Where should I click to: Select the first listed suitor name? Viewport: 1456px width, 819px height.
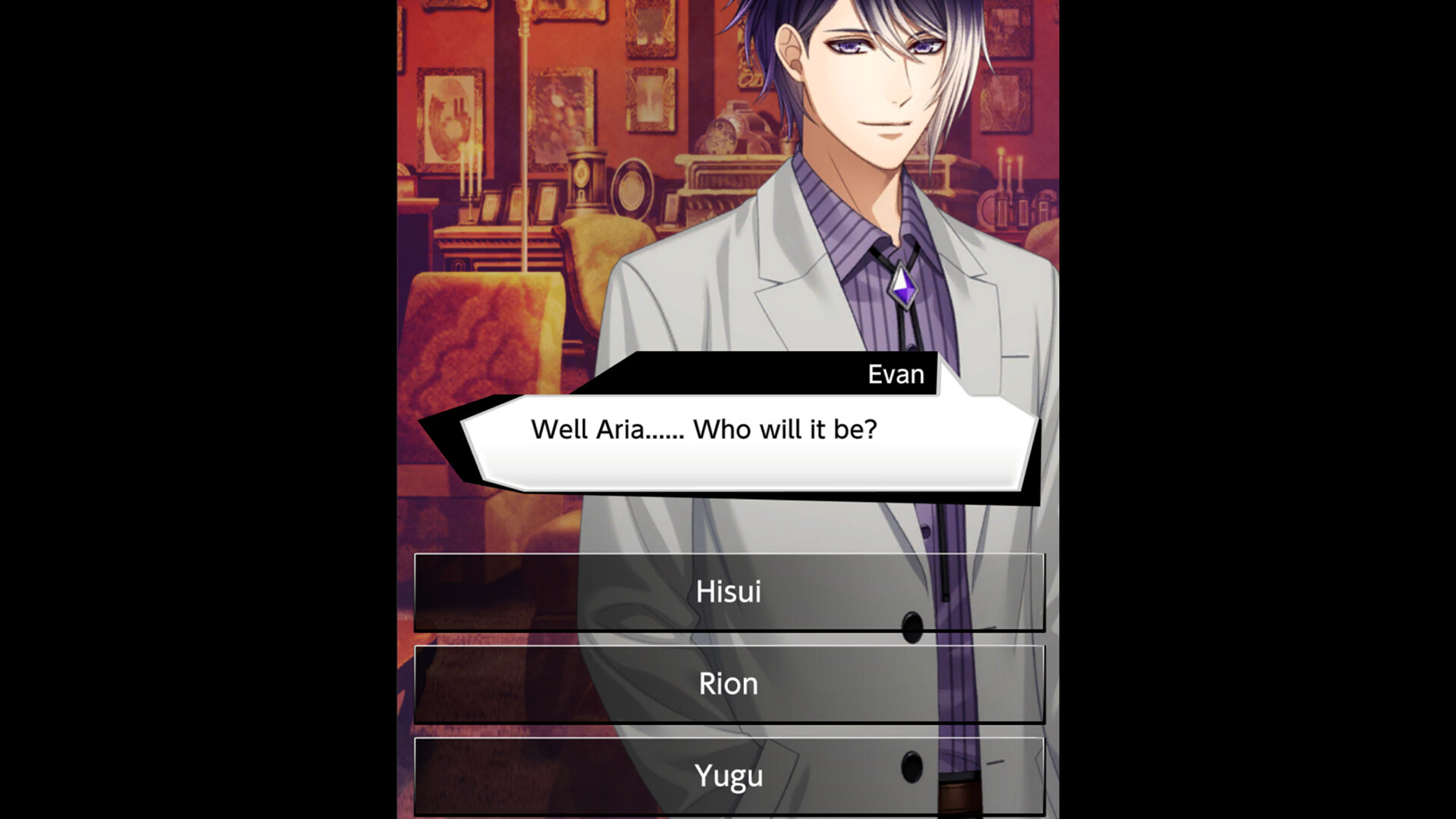[x=728, y=594]
